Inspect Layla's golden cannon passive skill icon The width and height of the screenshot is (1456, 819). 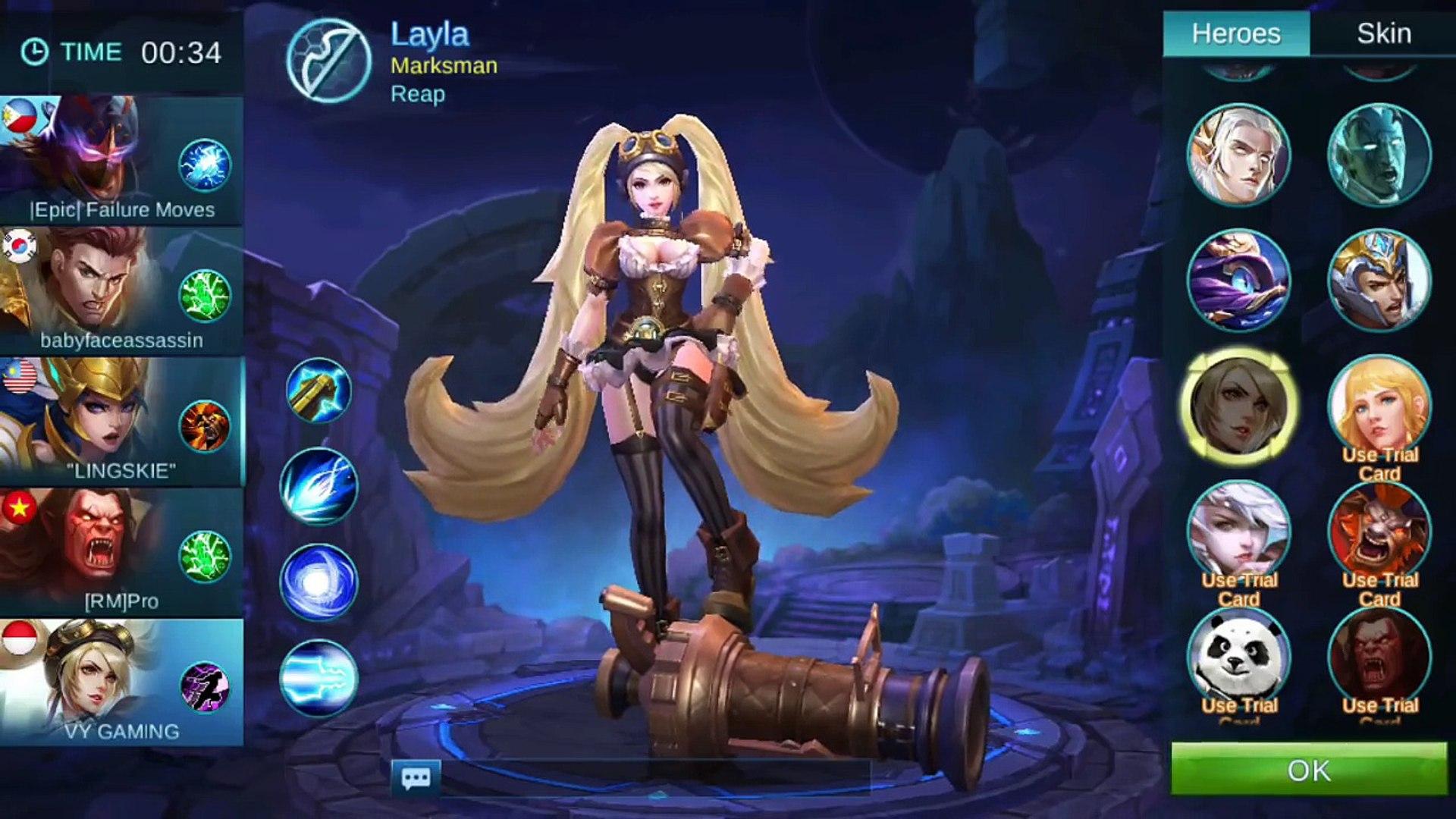coord(318,391)
